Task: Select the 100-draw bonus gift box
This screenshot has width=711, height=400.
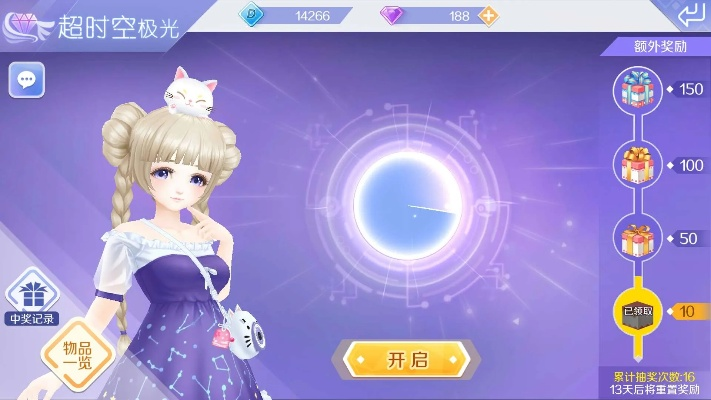Action: (x=635, y=164)
